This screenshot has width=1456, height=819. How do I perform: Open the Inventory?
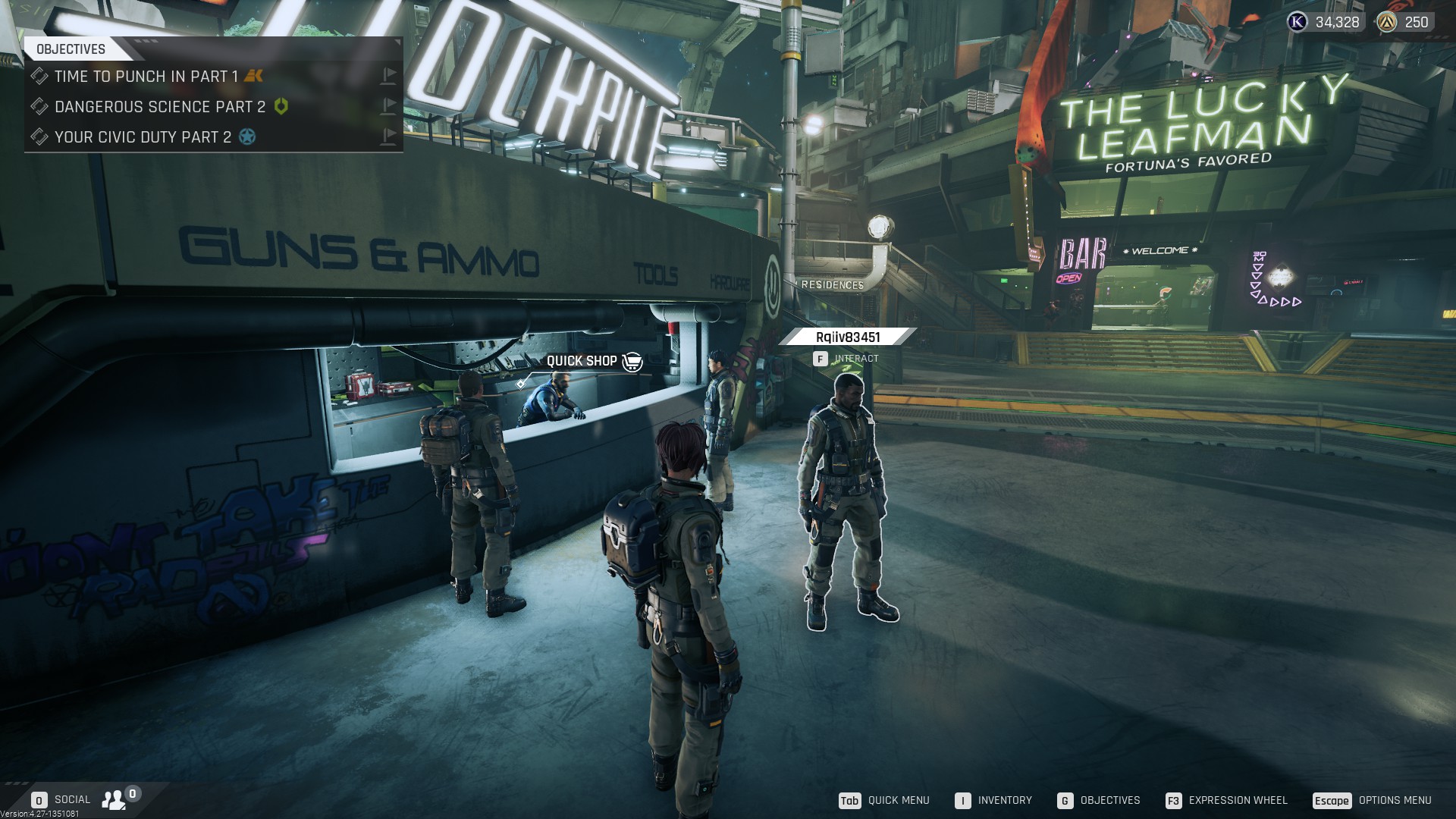click(993, 801)
